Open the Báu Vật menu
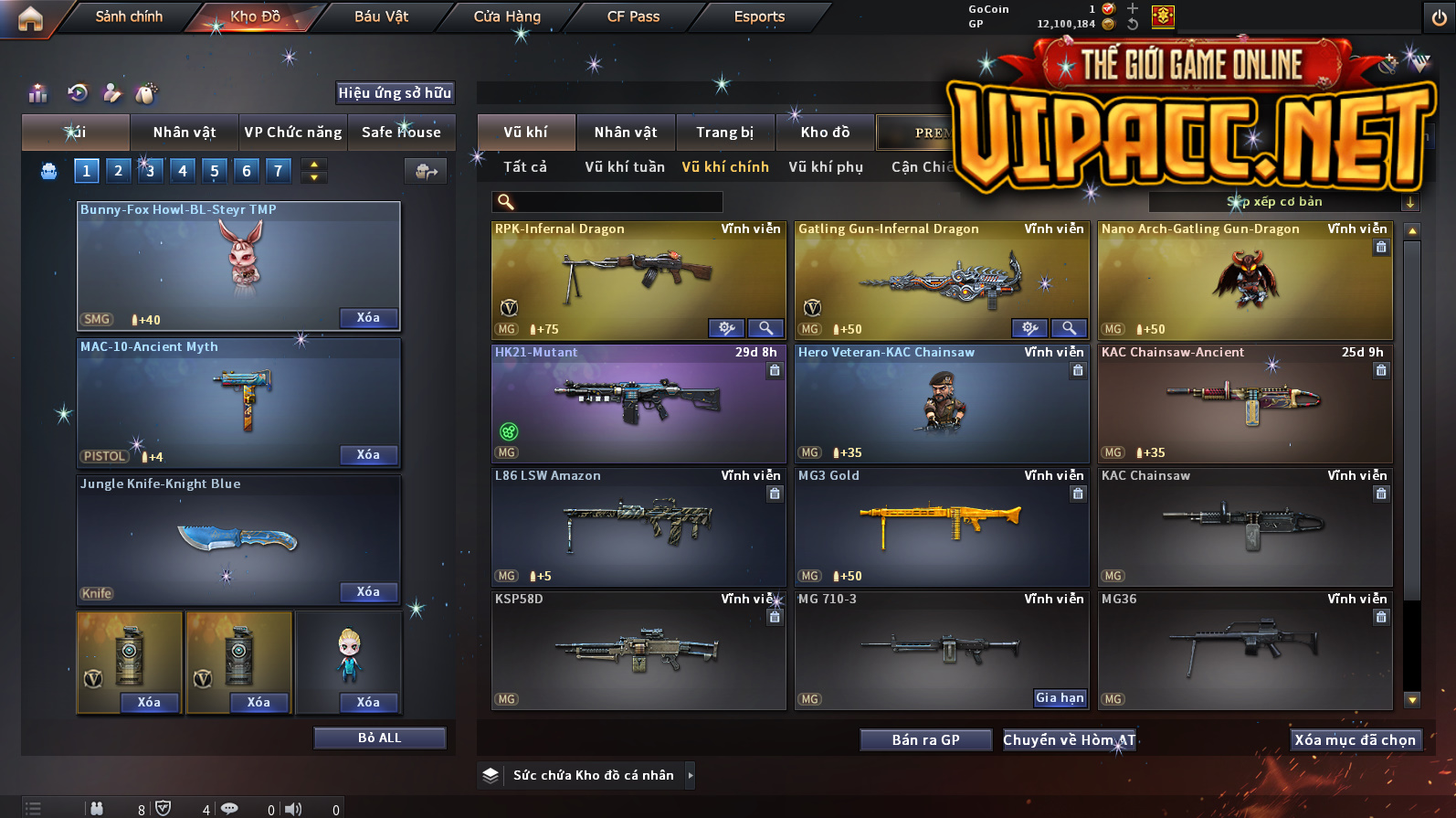 381,16
